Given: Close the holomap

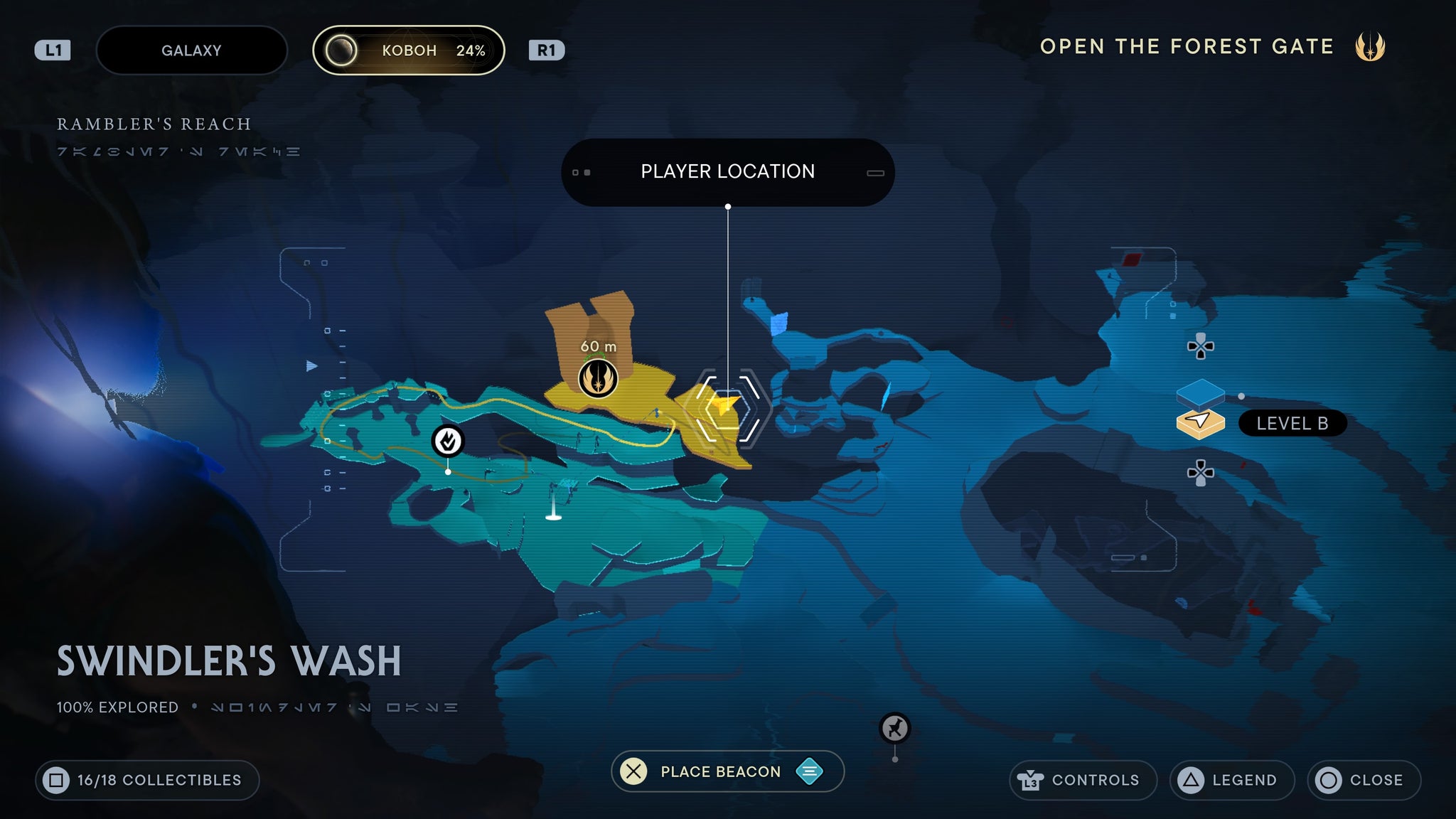Looking at the screenshot, I should coord(1364,780).
